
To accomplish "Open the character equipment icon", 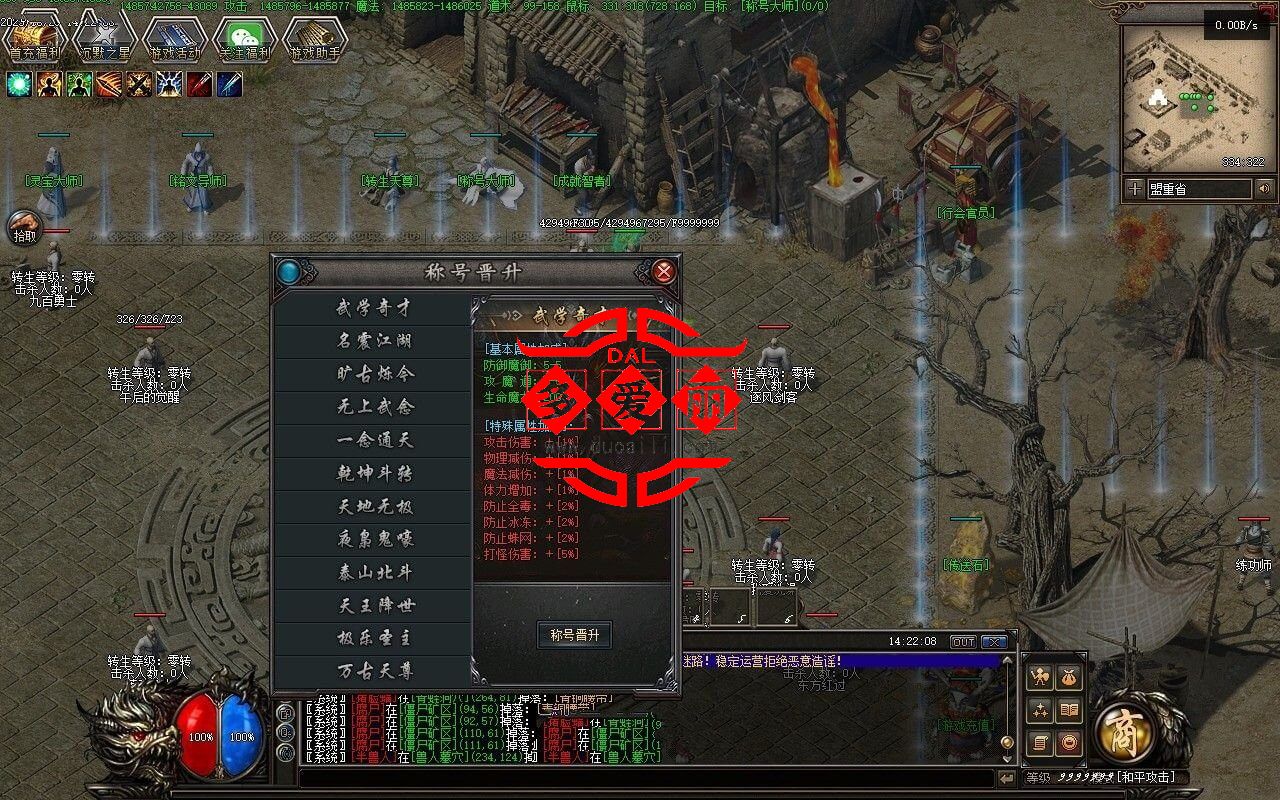I will [x=1040, y=677].
